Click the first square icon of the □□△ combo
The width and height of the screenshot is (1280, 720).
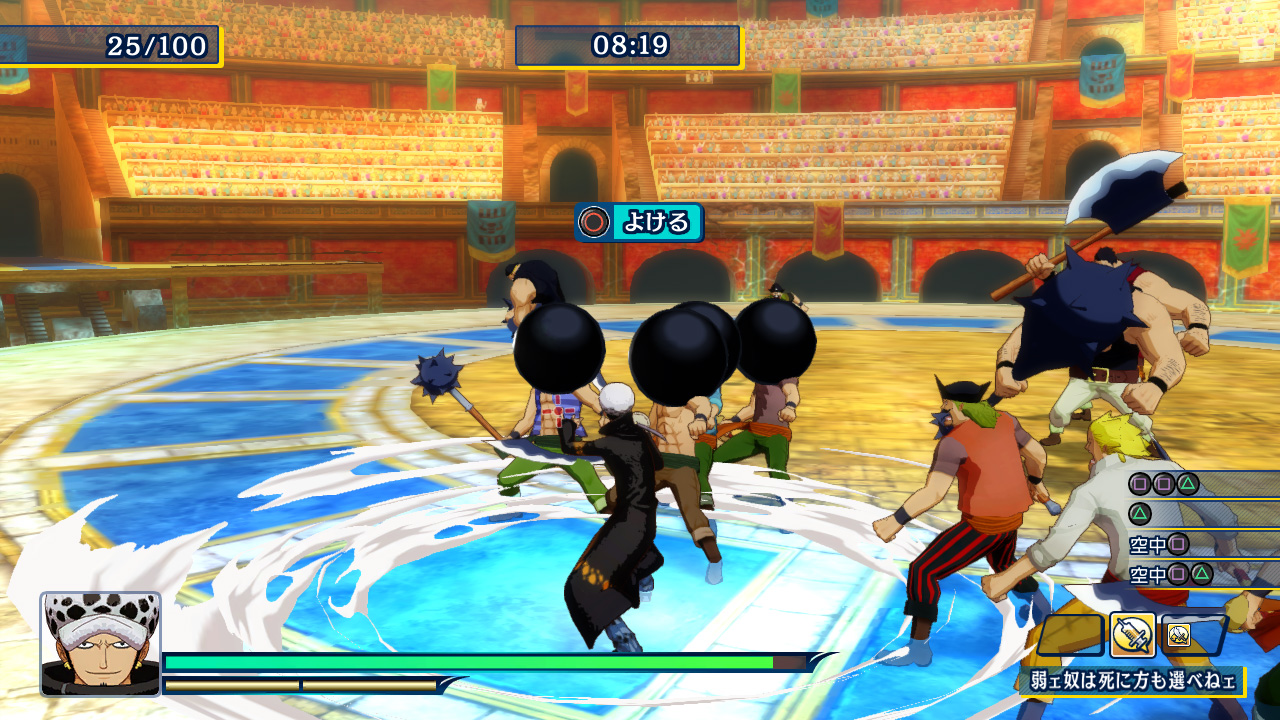click(x=1140, y=484)
